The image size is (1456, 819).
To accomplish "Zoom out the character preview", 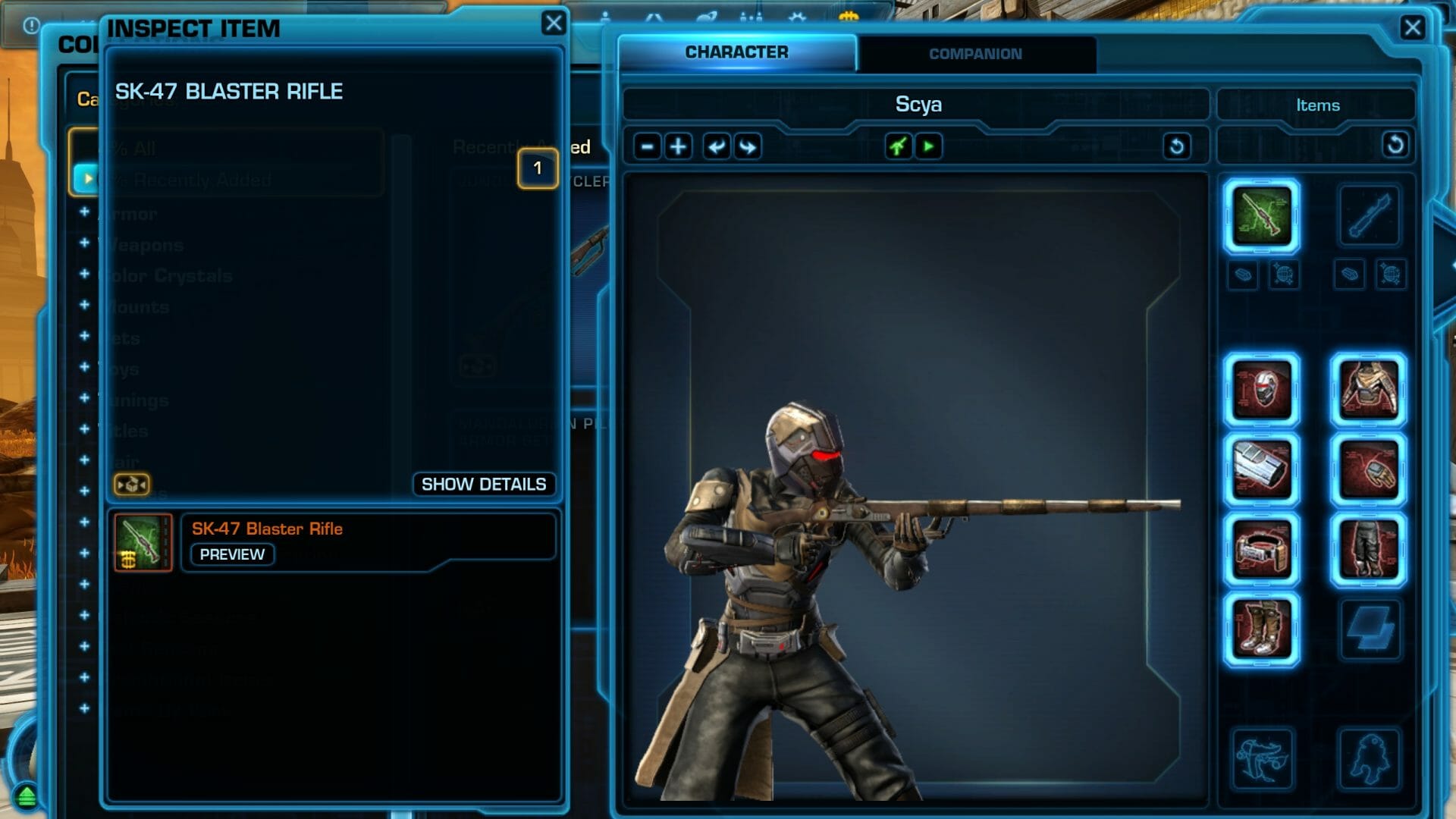I will point(647,146).
